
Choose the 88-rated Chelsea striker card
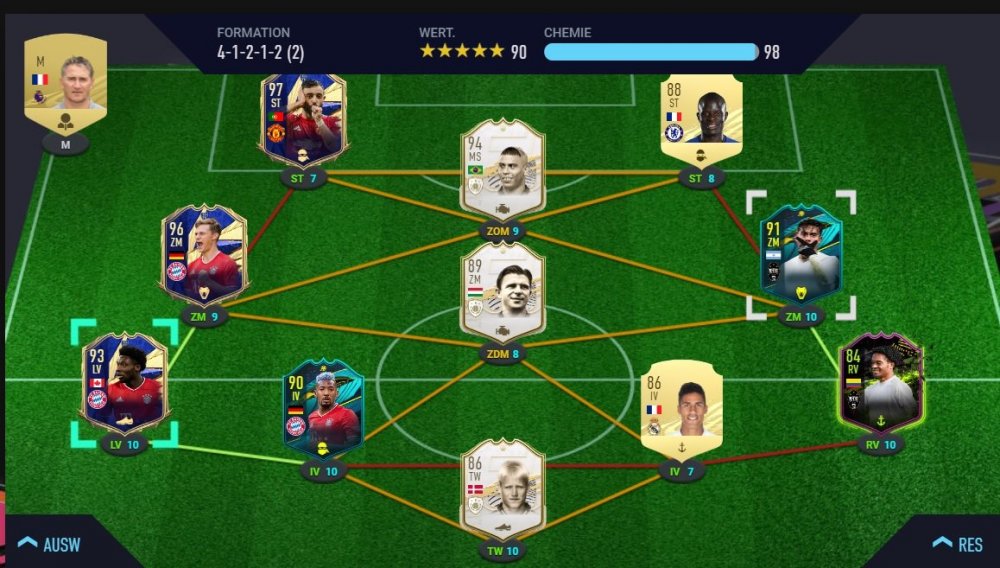tap(701, 115)
